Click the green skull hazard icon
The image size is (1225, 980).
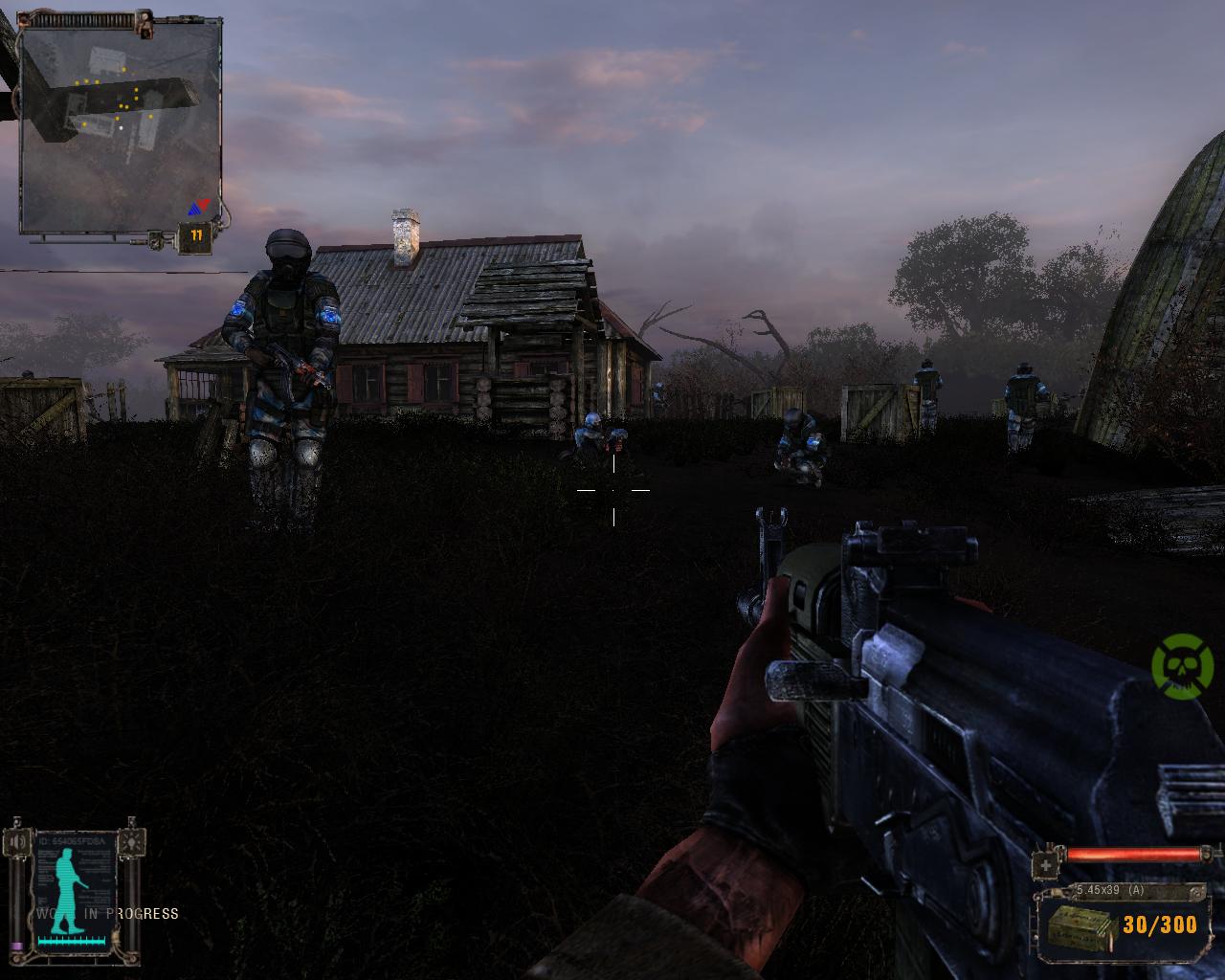pos(1182,665)
